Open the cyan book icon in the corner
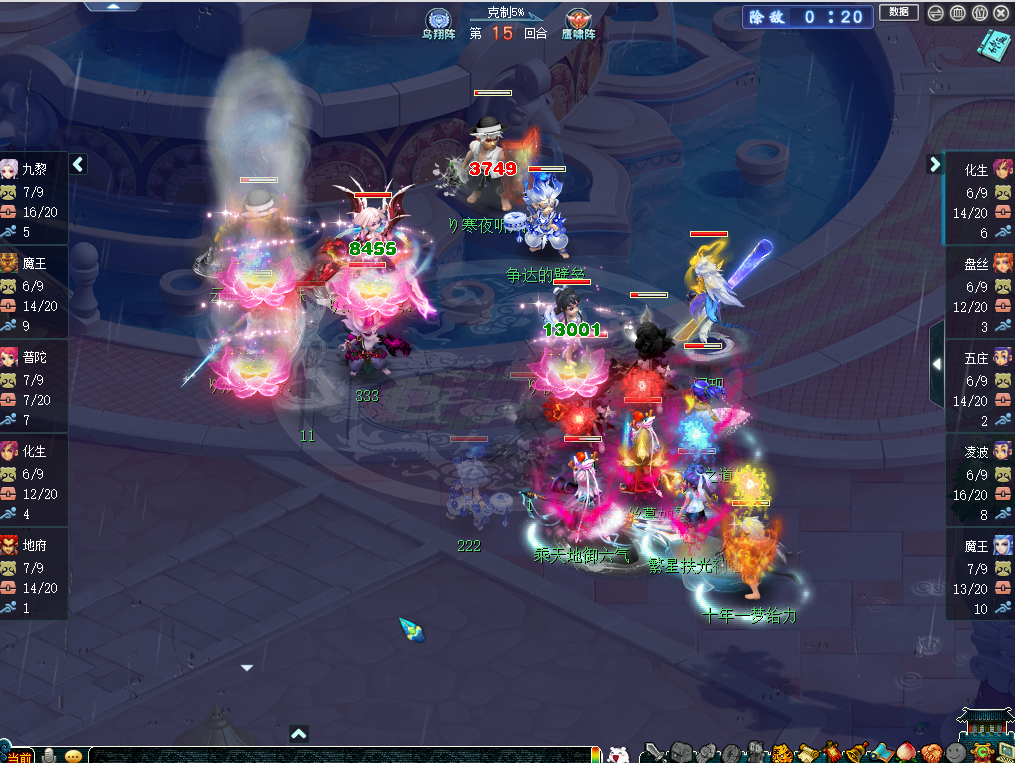Image resolution: width=1015 pixels, height=763 pixels. [992, 44]
